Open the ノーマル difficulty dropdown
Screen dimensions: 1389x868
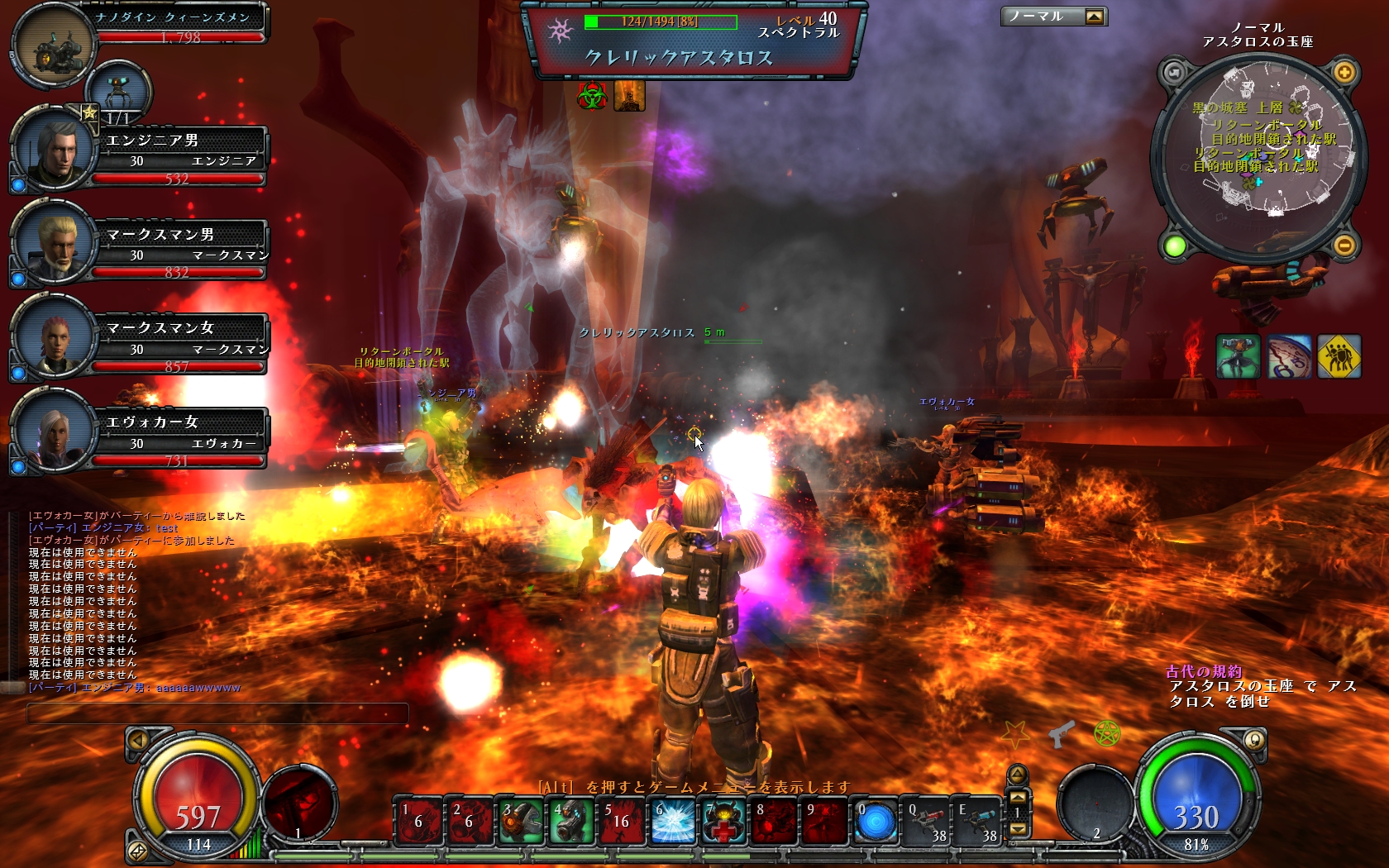(1094, 17)
